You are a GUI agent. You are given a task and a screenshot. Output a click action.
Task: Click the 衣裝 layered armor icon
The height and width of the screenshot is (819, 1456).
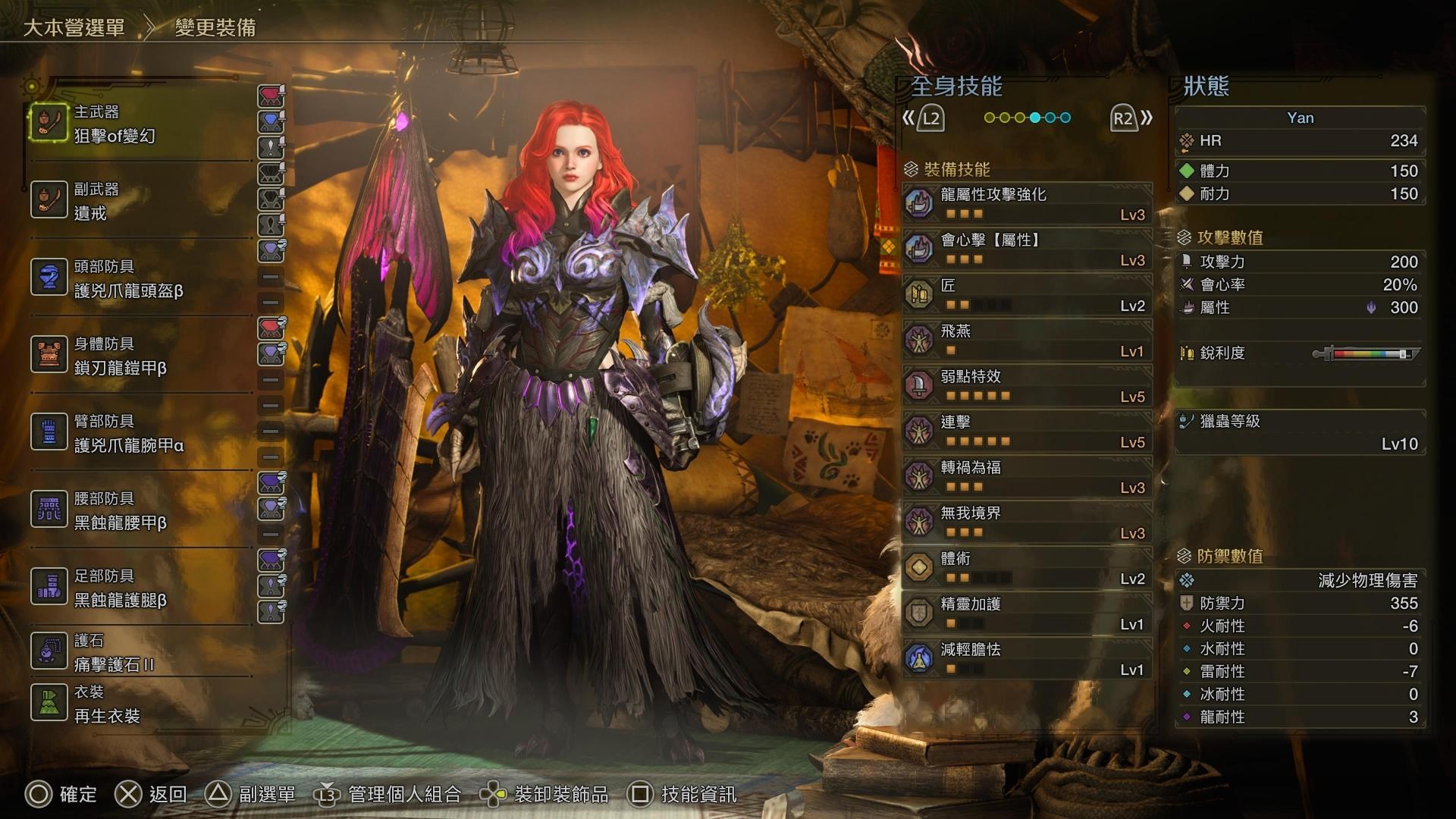tap(49, 701)
